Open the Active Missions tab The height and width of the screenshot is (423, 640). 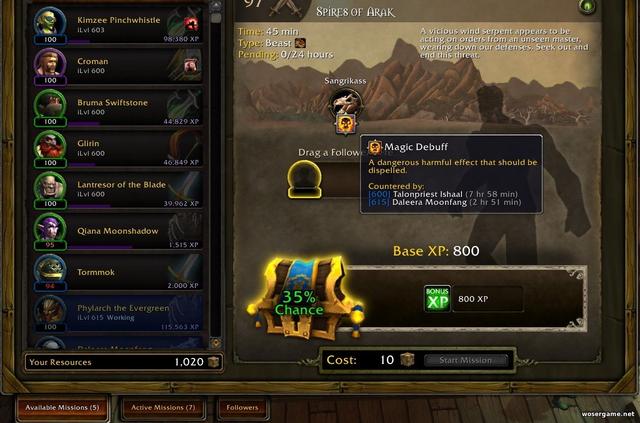164,407
